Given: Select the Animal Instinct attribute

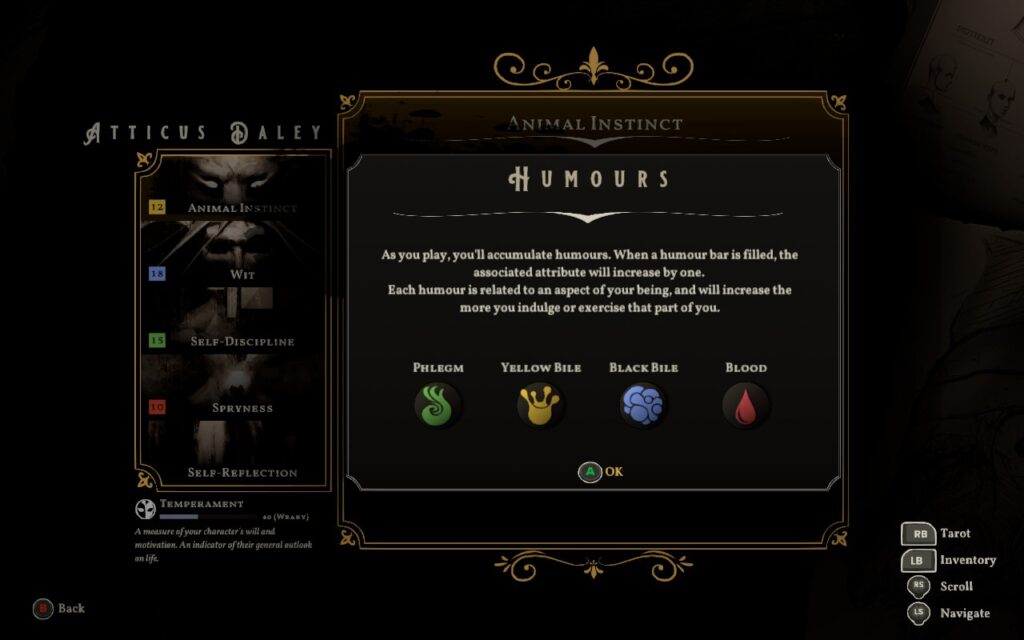Looking at the screenshot, I should click(x=241, y=208).
